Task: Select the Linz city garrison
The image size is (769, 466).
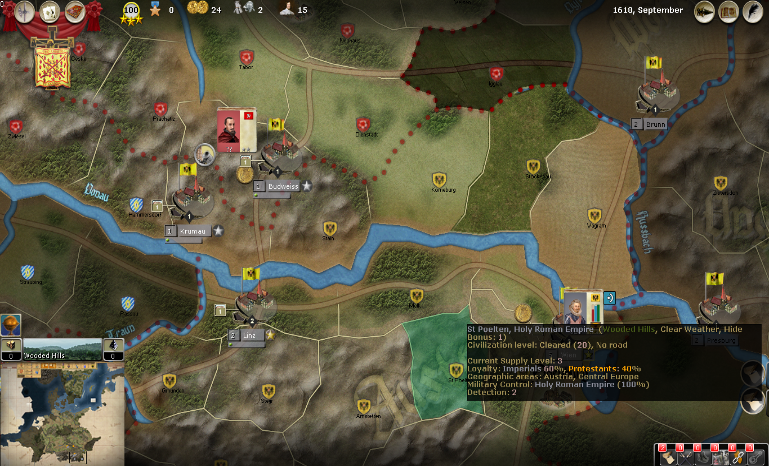Action: [254, 303]
